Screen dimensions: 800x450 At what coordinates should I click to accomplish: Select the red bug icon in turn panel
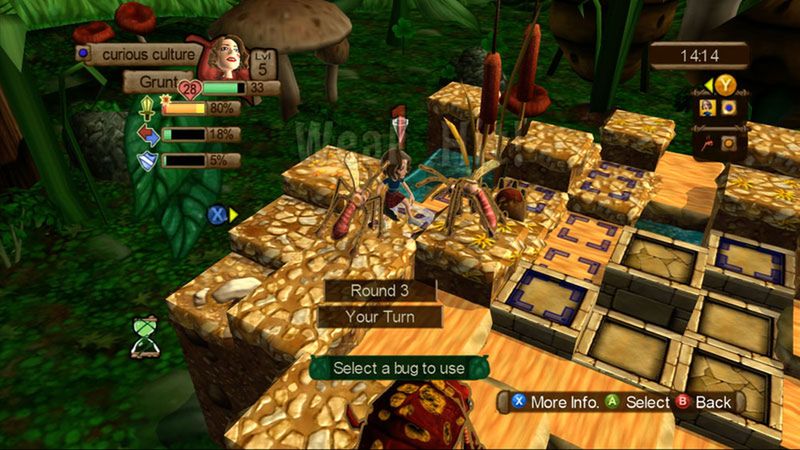[707, 143]
